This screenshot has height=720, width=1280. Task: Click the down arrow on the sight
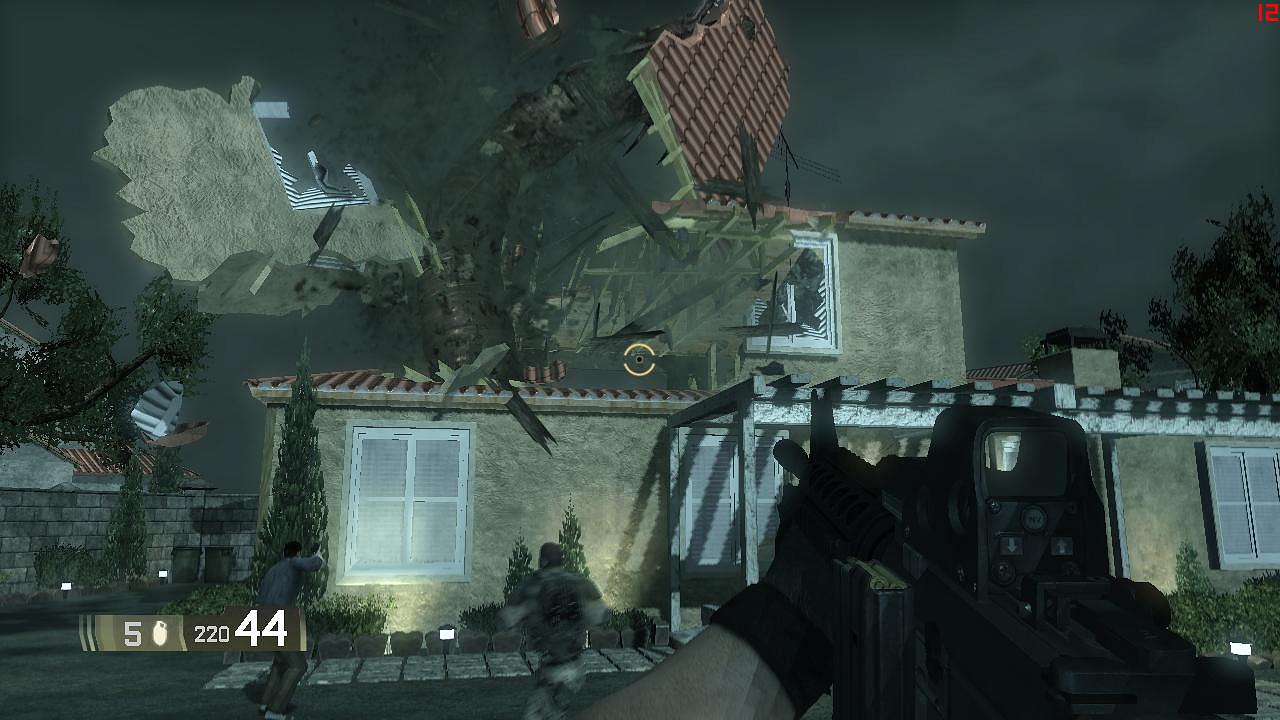tap(1012, 545)
